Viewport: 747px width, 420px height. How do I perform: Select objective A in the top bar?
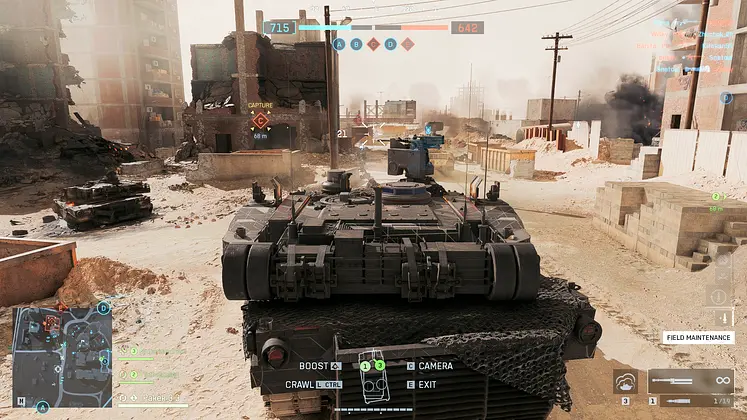pos(339,44)
